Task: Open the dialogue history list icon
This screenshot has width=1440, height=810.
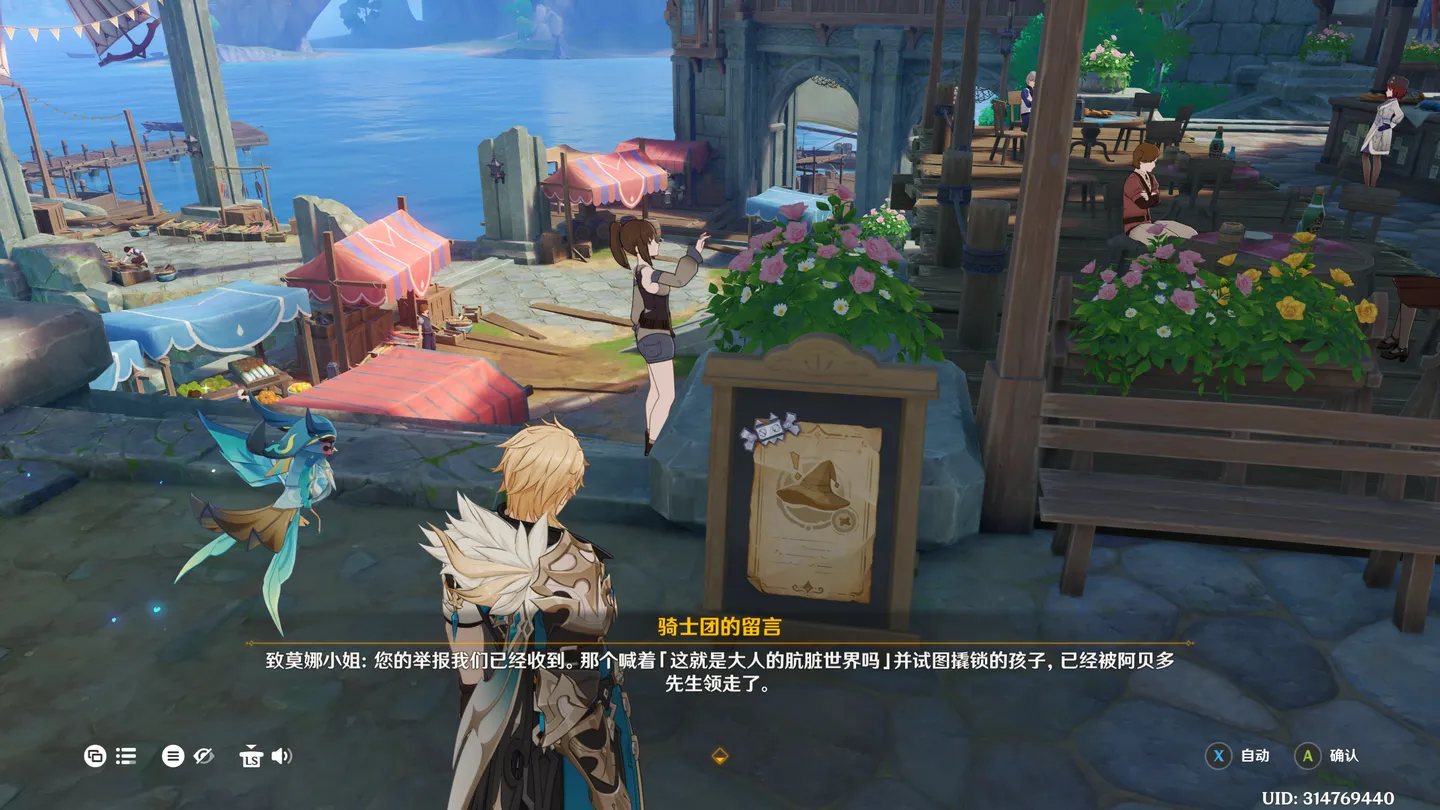Action: [x=126, y=756]
